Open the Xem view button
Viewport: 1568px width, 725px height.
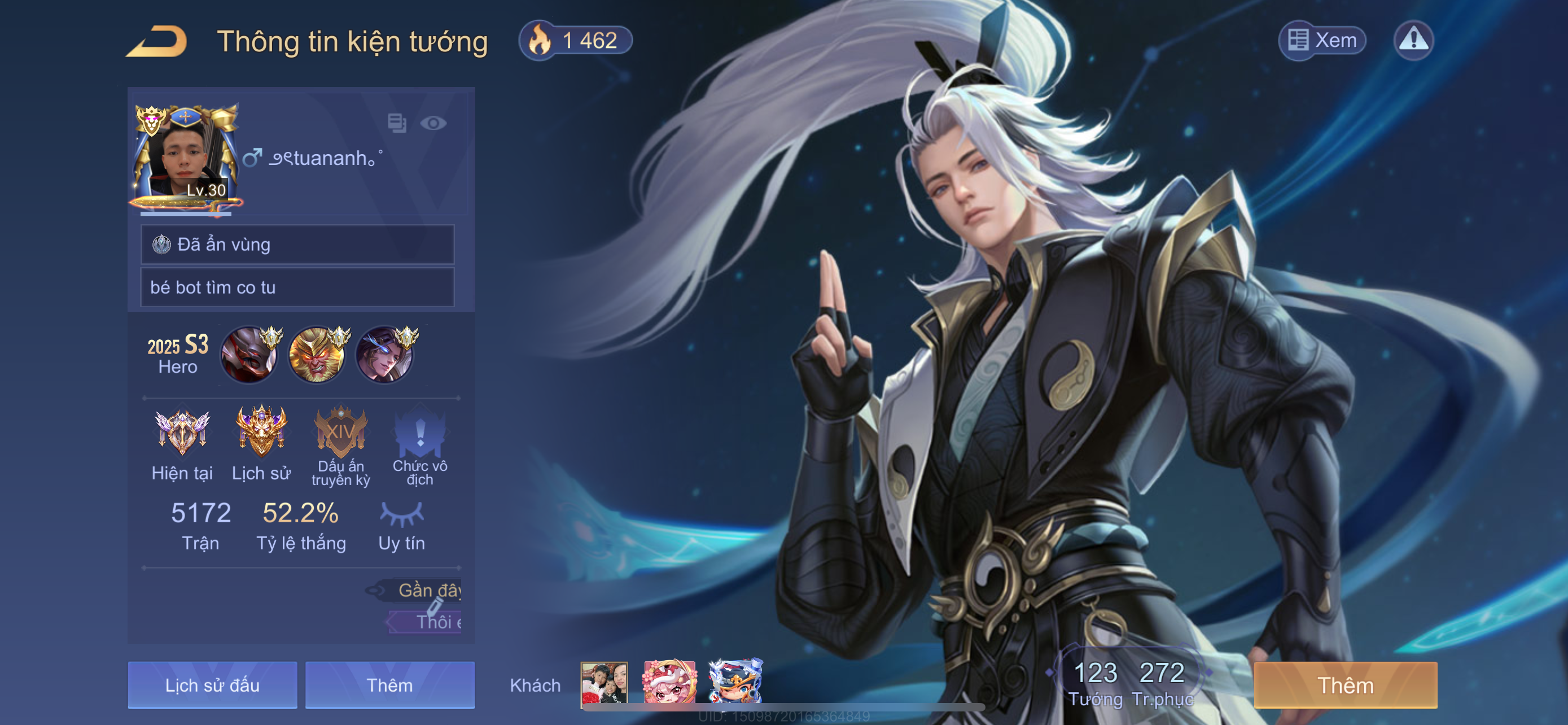[x=1322, y=40]
